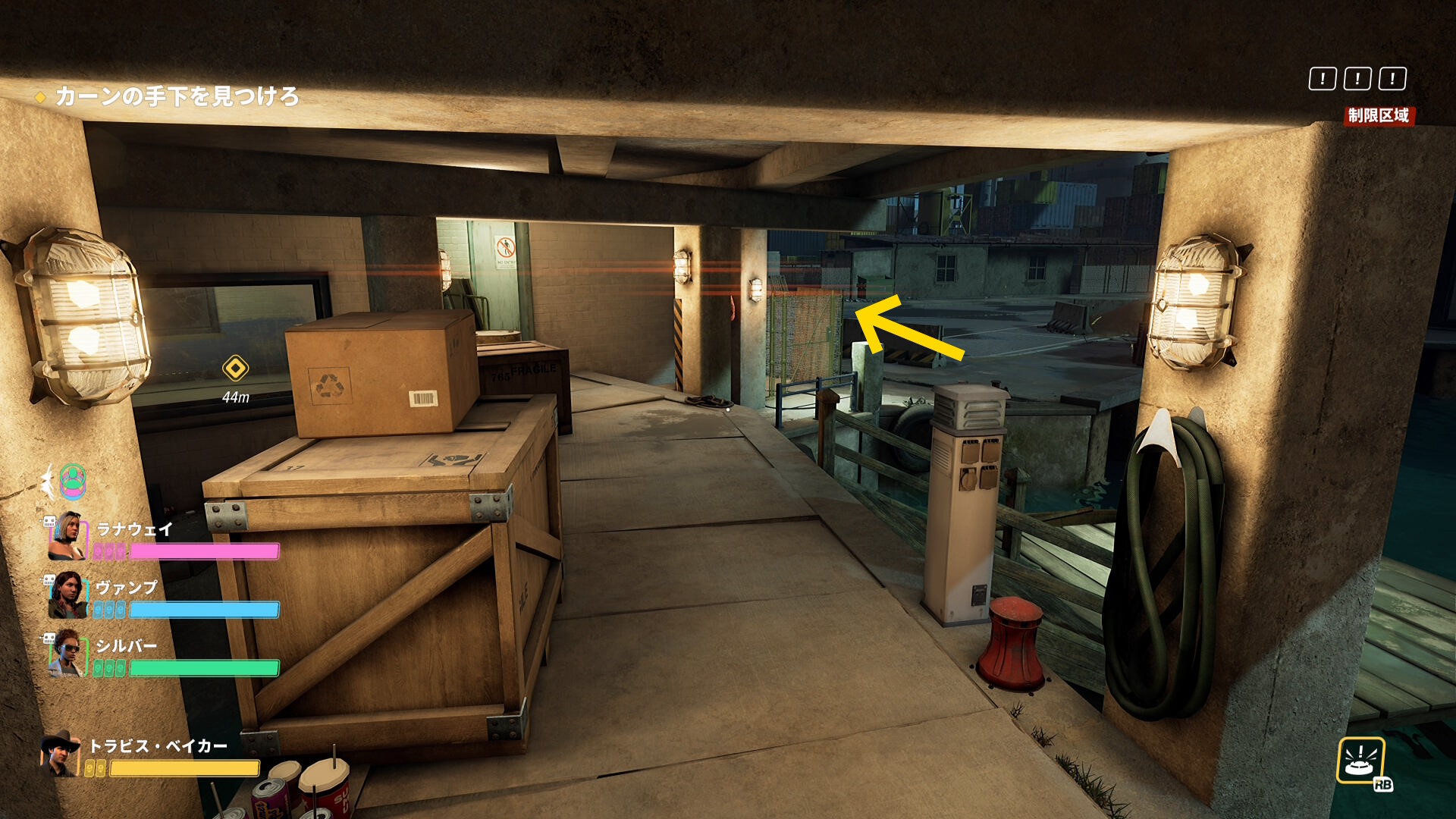The image size is (1456, 819).
Task: Click the yellow diamond waypoint marker
Action: click(235, 369)
